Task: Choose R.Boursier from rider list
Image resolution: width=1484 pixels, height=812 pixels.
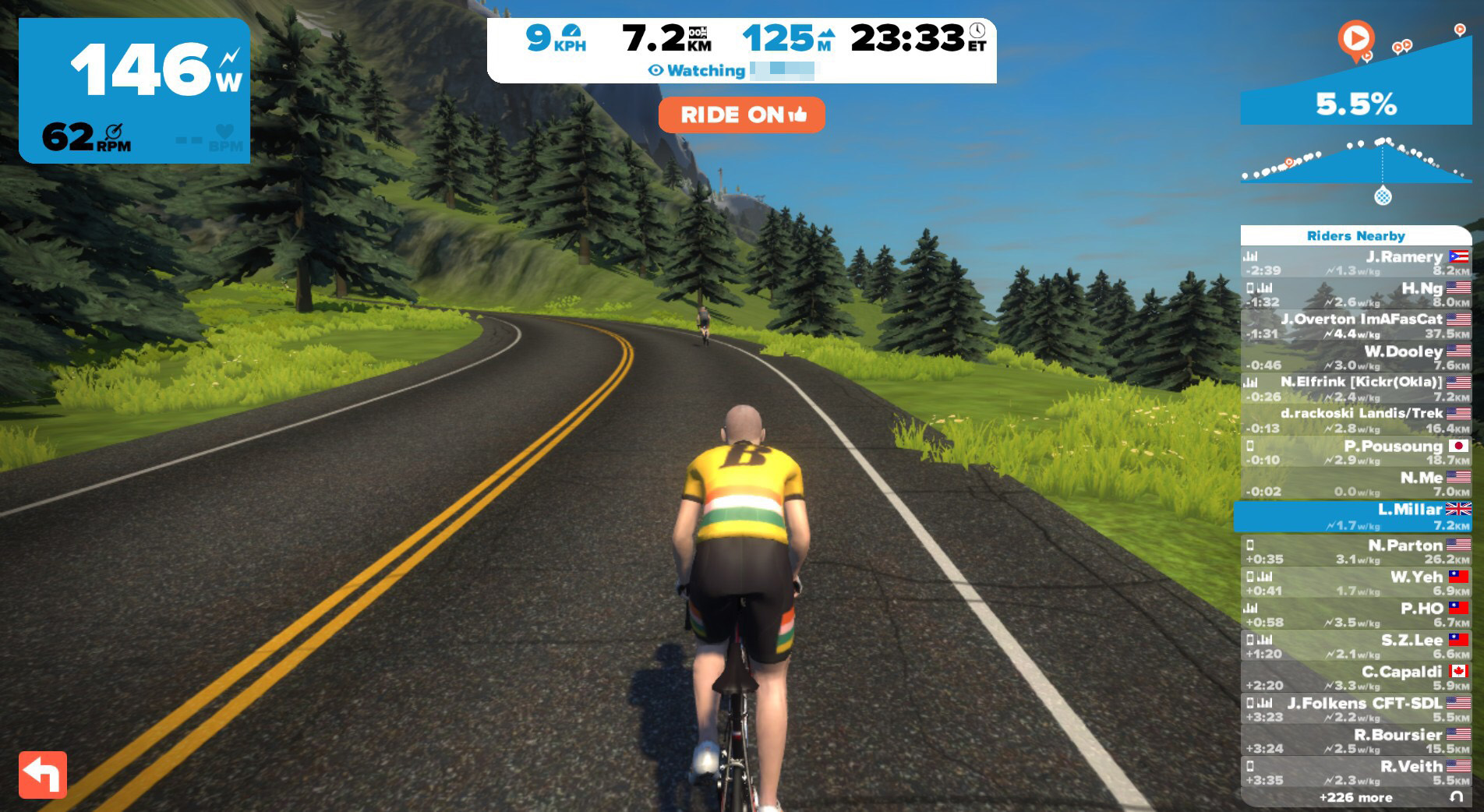Action: tap(1355, 741)
